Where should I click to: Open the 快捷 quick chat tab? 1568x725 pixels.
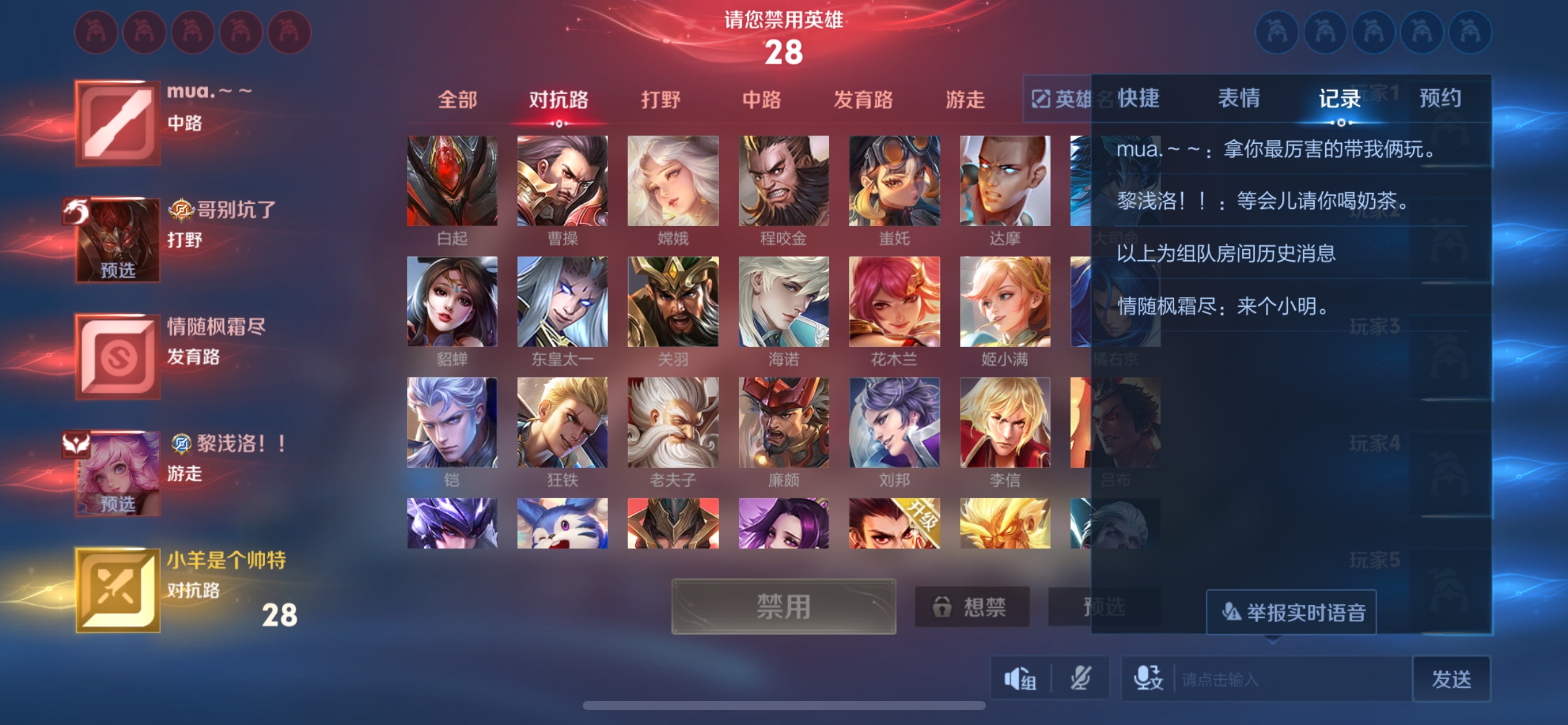(1138, 99)
